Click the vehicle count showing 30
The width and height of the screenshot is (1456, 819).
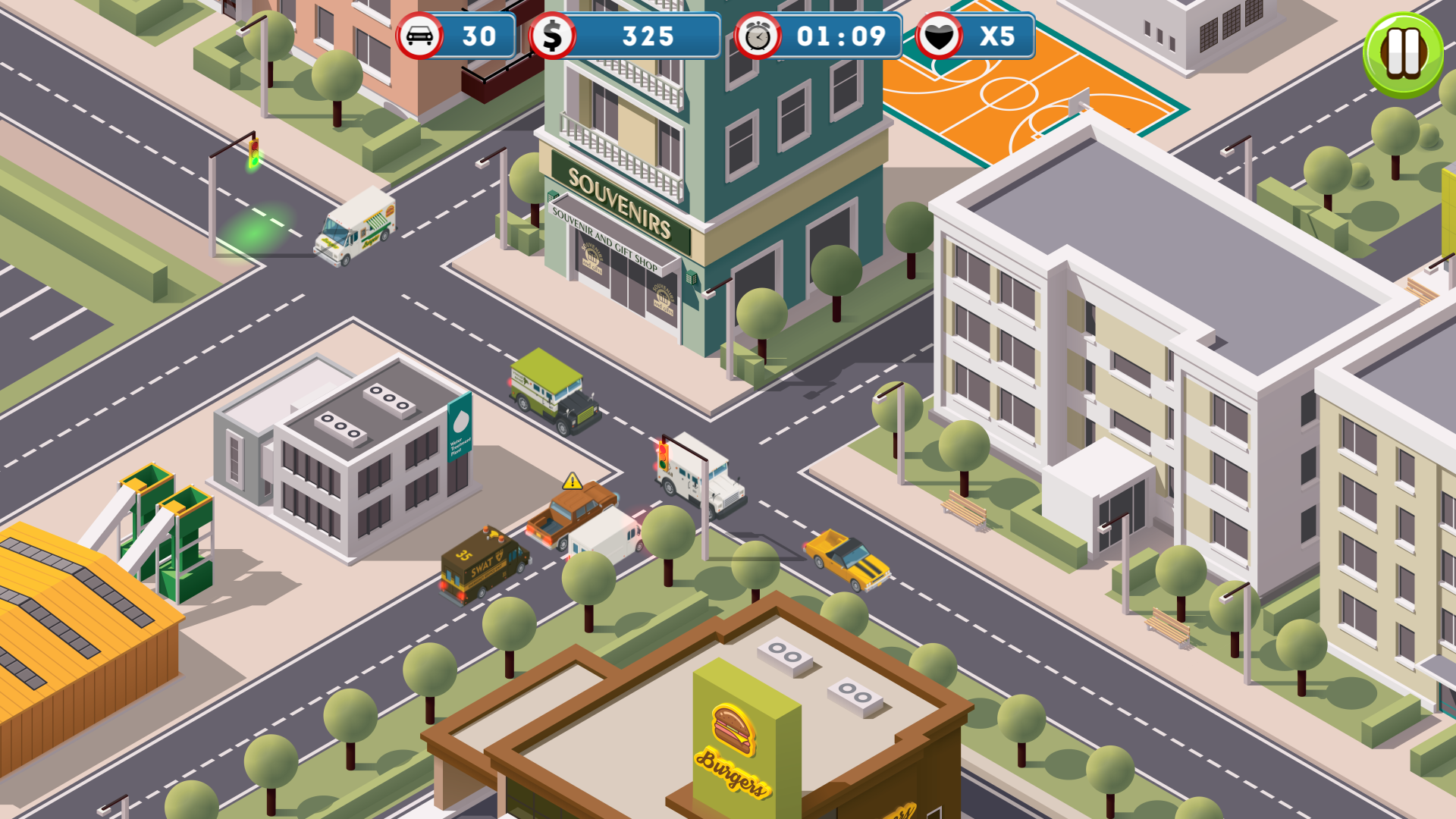(x=479, y=35)
